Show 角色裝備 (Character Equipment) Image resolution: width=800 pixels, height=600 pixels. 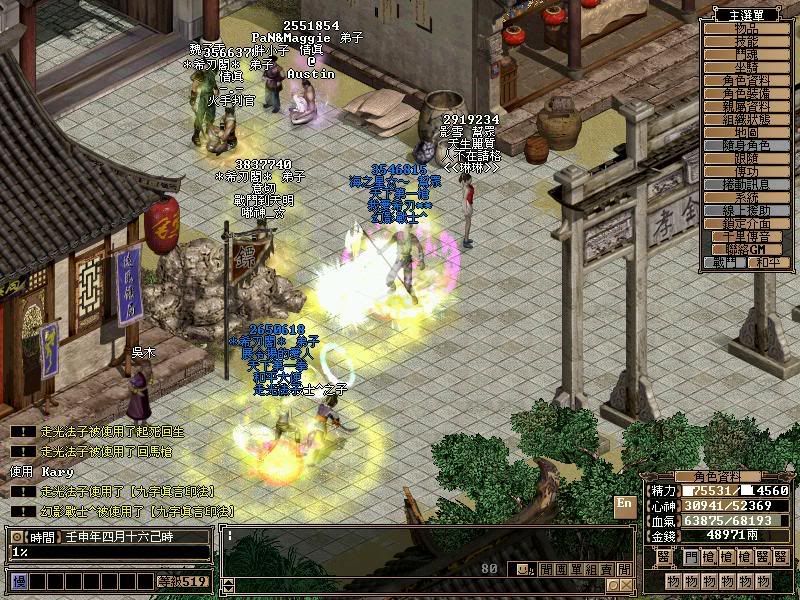tap(747, 93)
